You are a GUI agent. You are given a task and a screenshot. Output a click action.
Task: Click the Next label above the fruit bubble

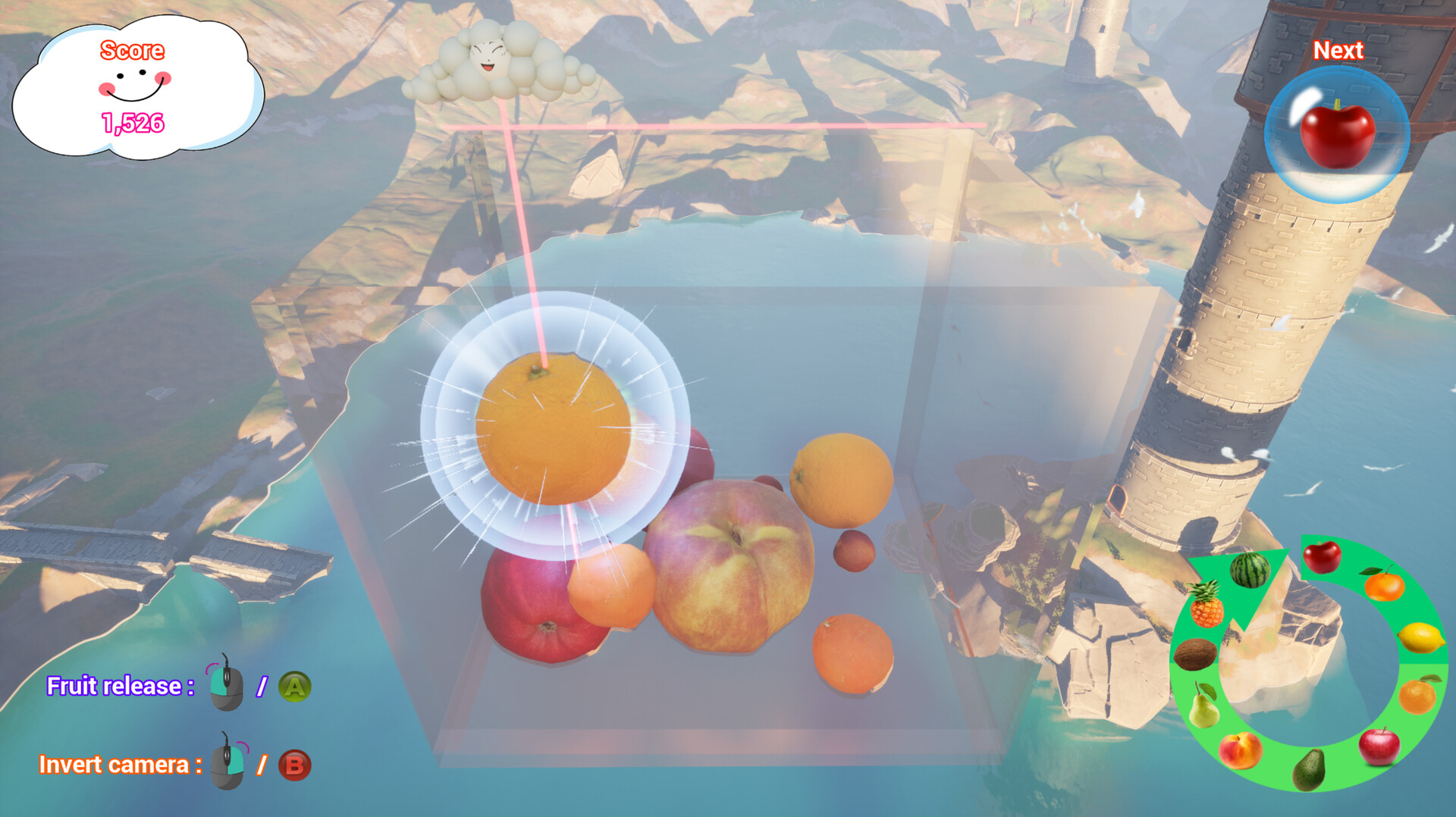click(x=1338, y=50)
